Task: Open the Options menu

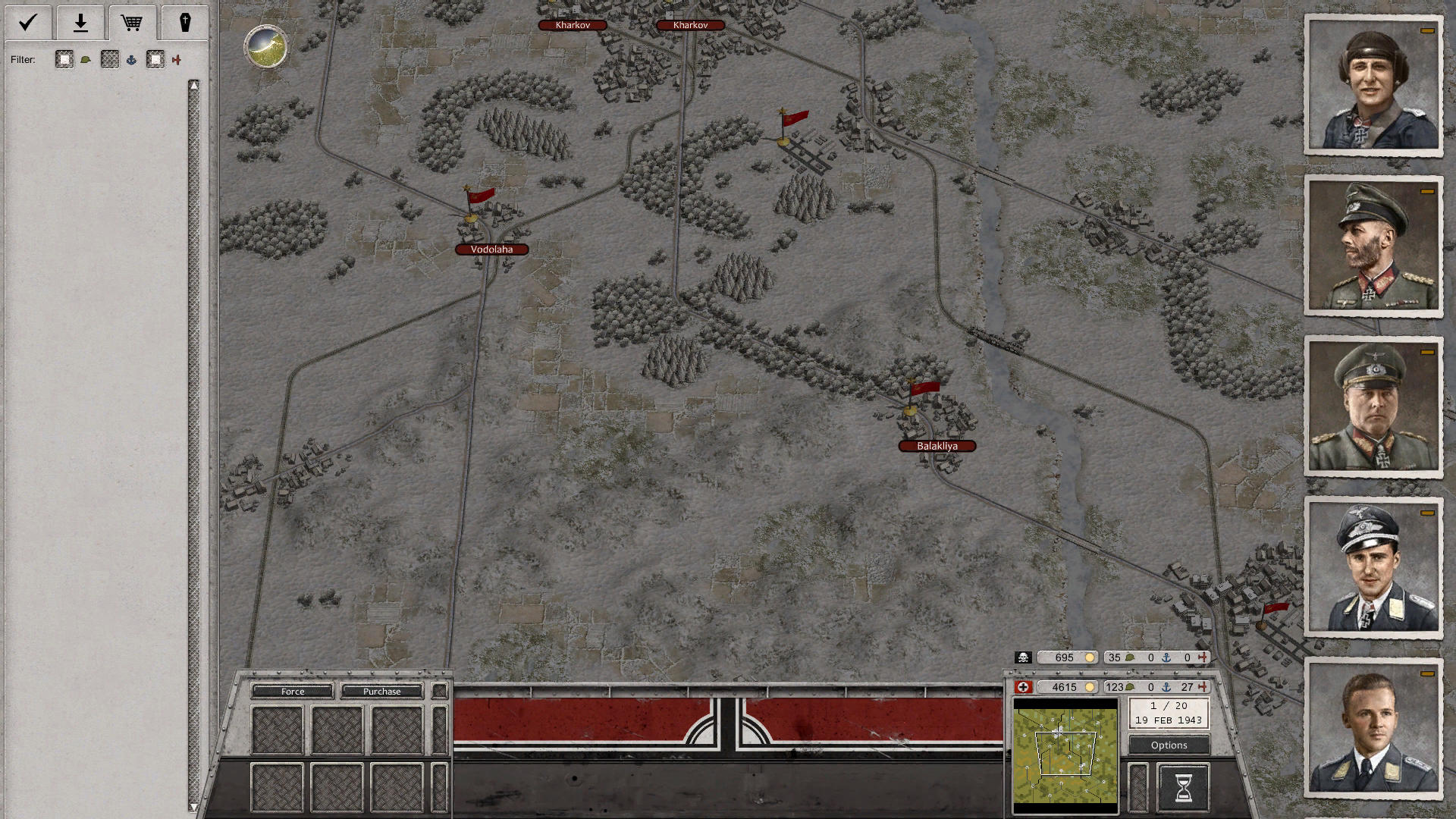Action: (1168, 745)
